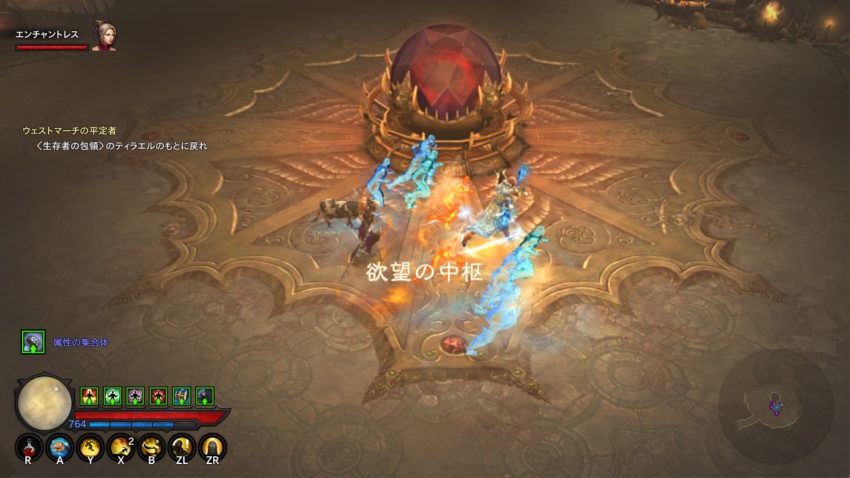This screenshot has height=478, width=850.
Task: Activate the golden swirling serpent skill
Action: click(x=151, y=448)
